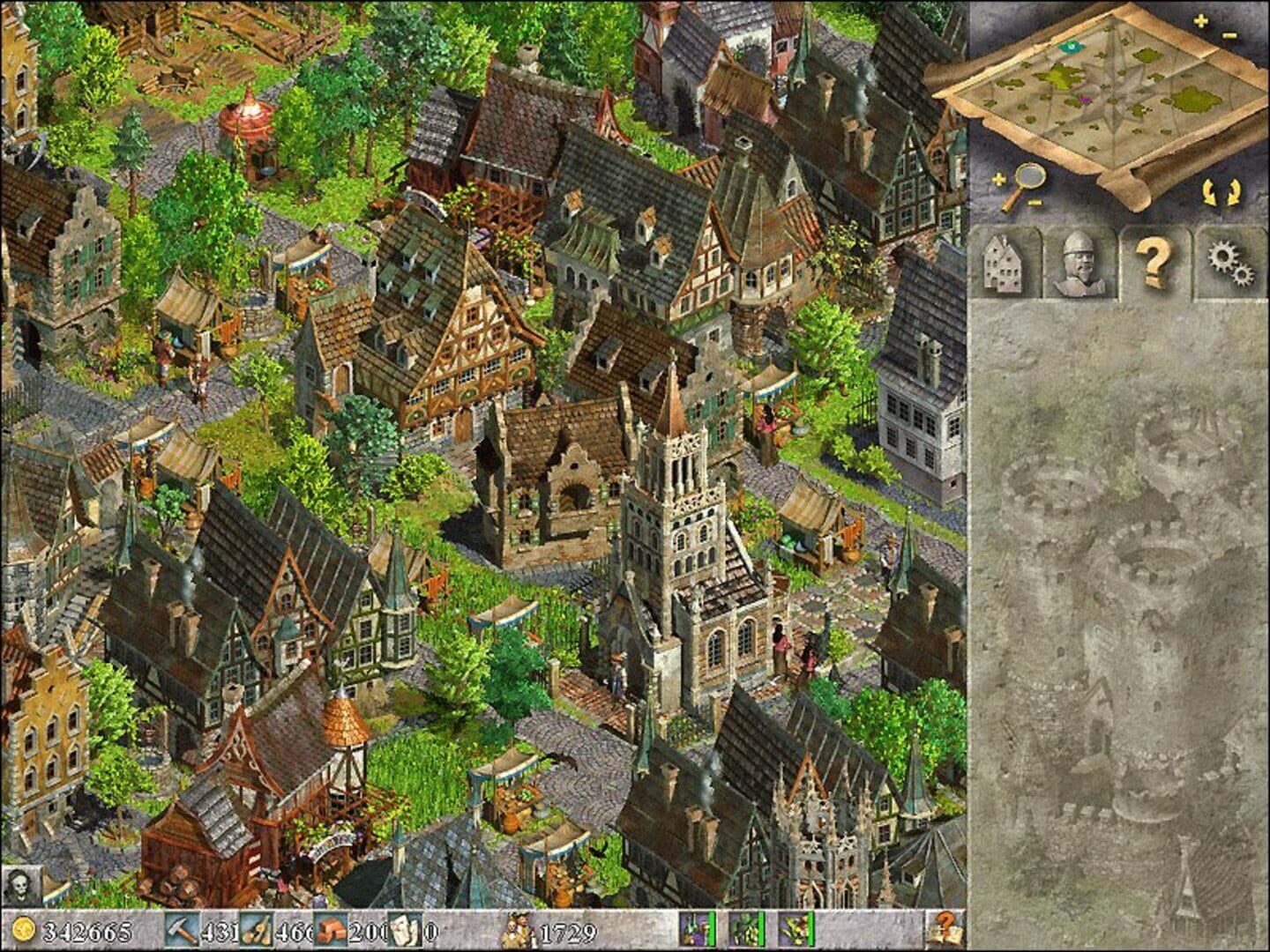The height and width of the screenshot is (952, 1270).
Task: Zoom the minimap out with the minus button
Action: [x=1229, y=35]
